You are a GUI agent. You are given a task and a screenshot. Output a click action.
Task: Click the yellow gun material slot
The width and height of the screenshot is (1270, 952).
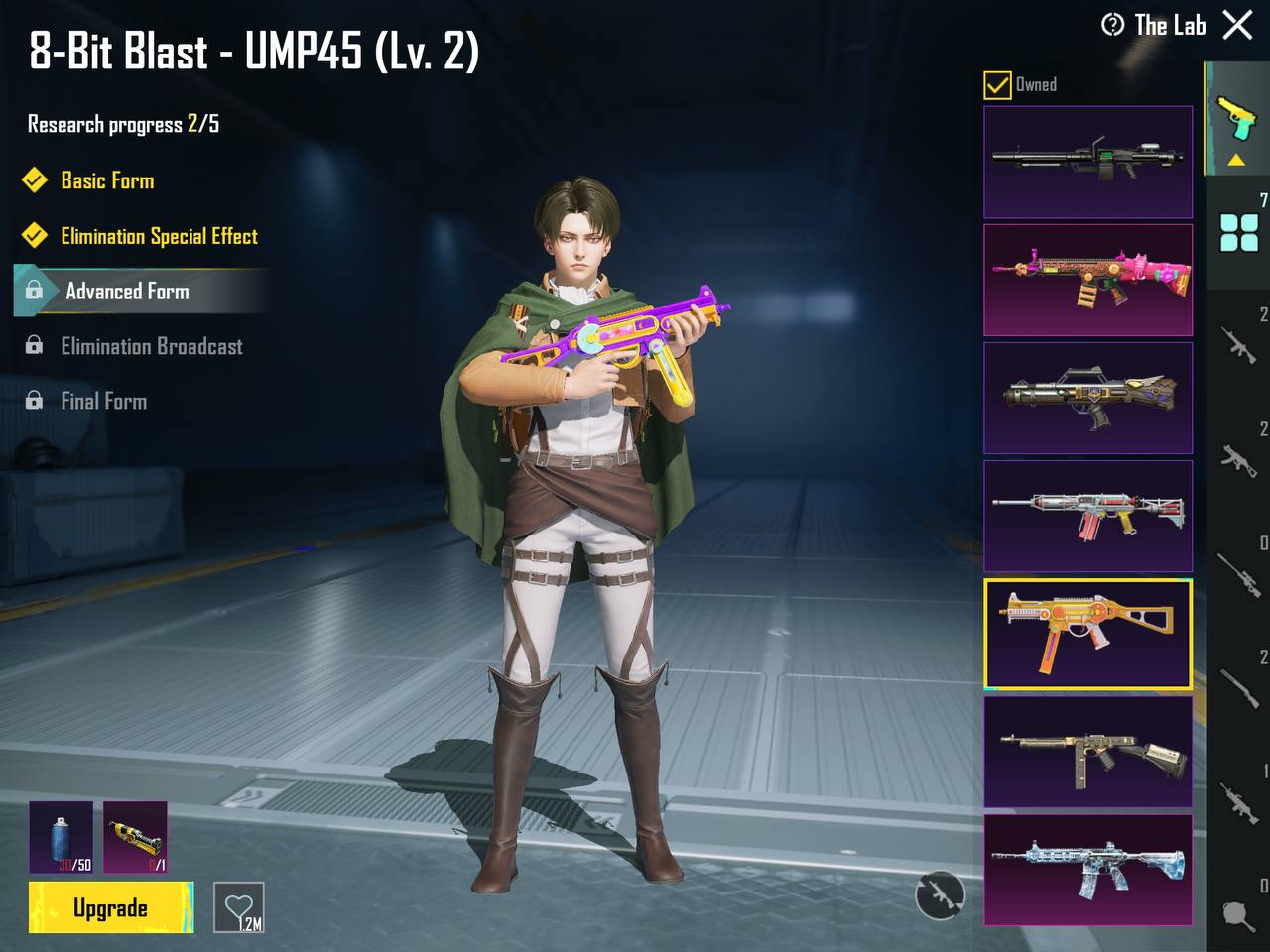[x=135, y=837]
